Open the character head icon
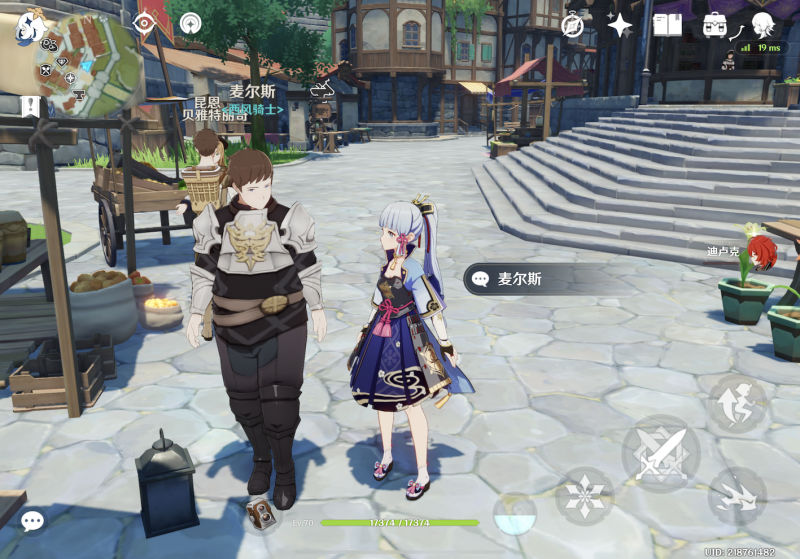The image size is (800, 559). 764,24
